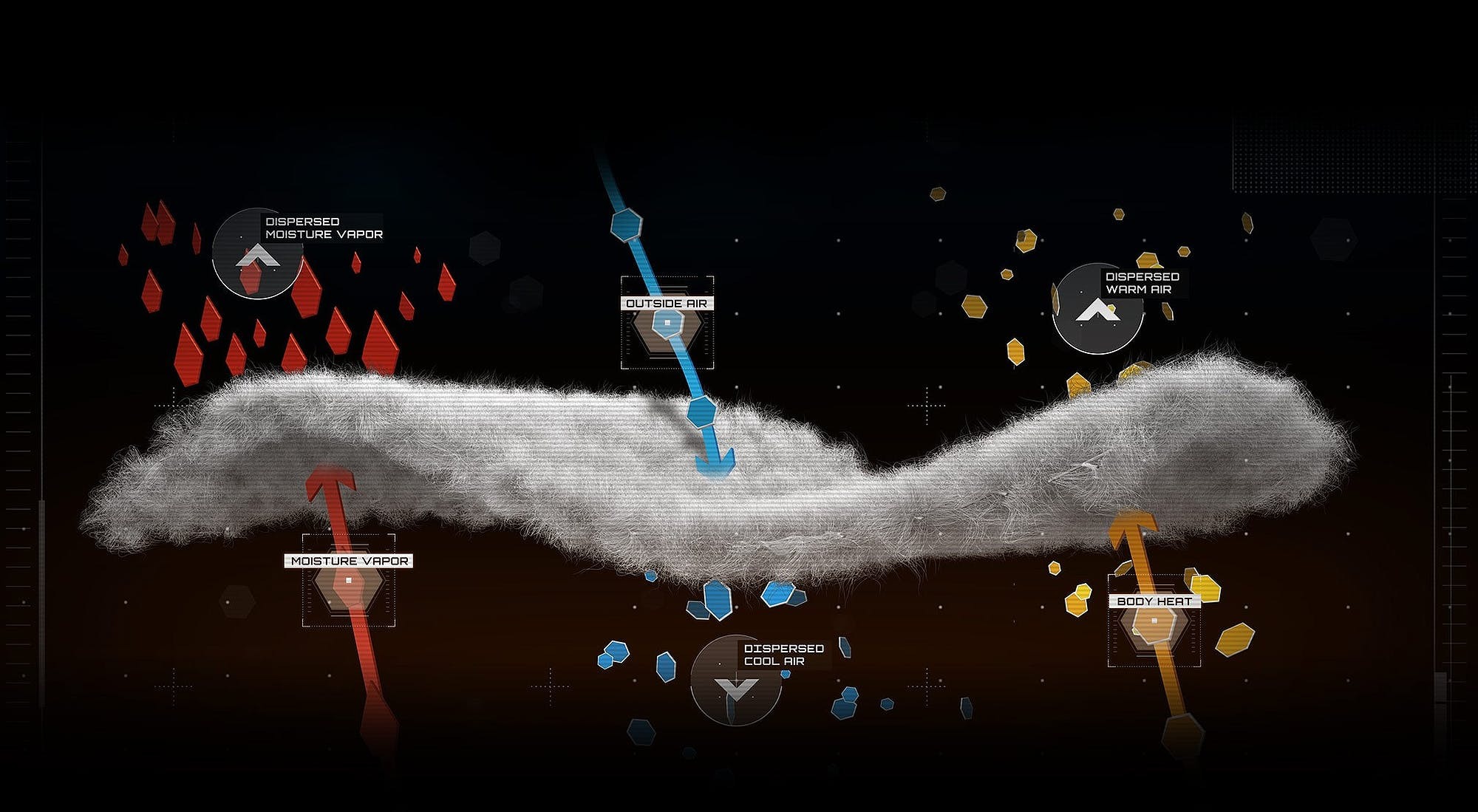
Task: Open the Dispersed Warm Air arrow marker
Action: (1097, 309)
